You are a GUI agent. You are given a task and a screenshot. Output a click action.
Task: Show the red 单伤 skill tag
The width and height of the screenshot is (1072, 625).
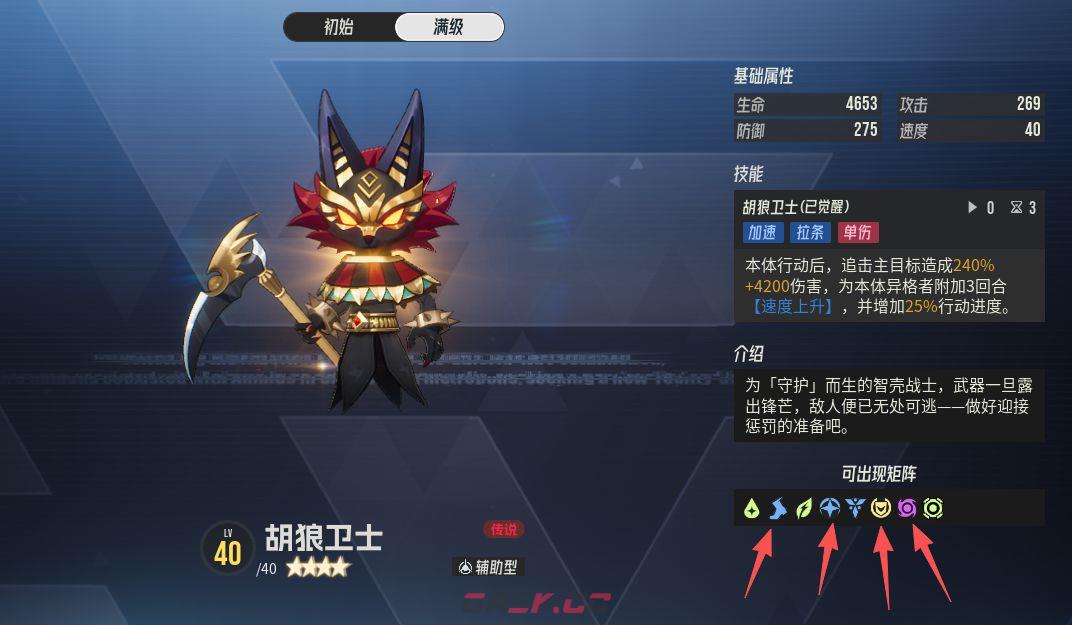857,232
